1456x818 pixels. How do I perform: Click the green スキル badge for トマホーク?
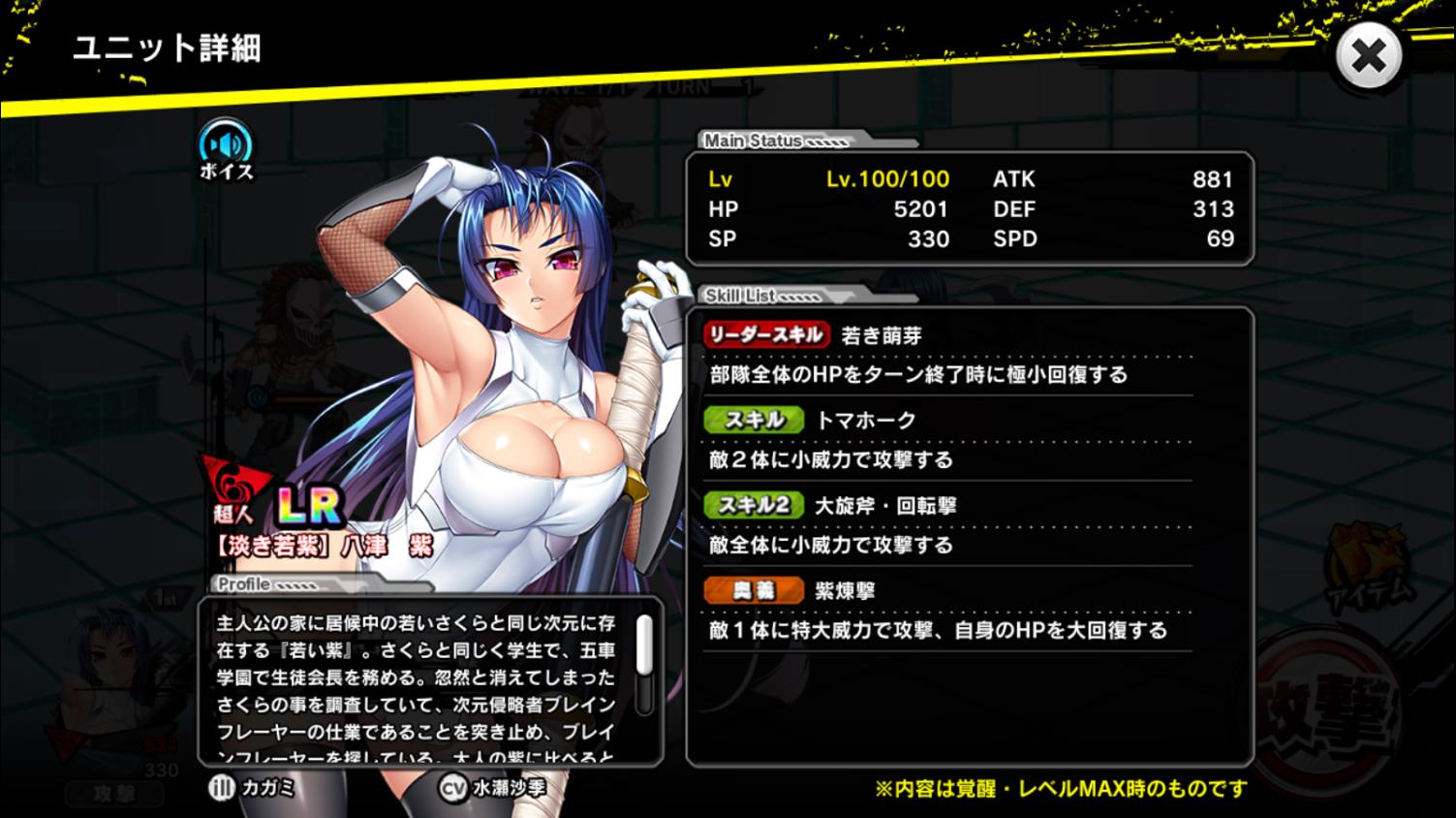point(753,420)
